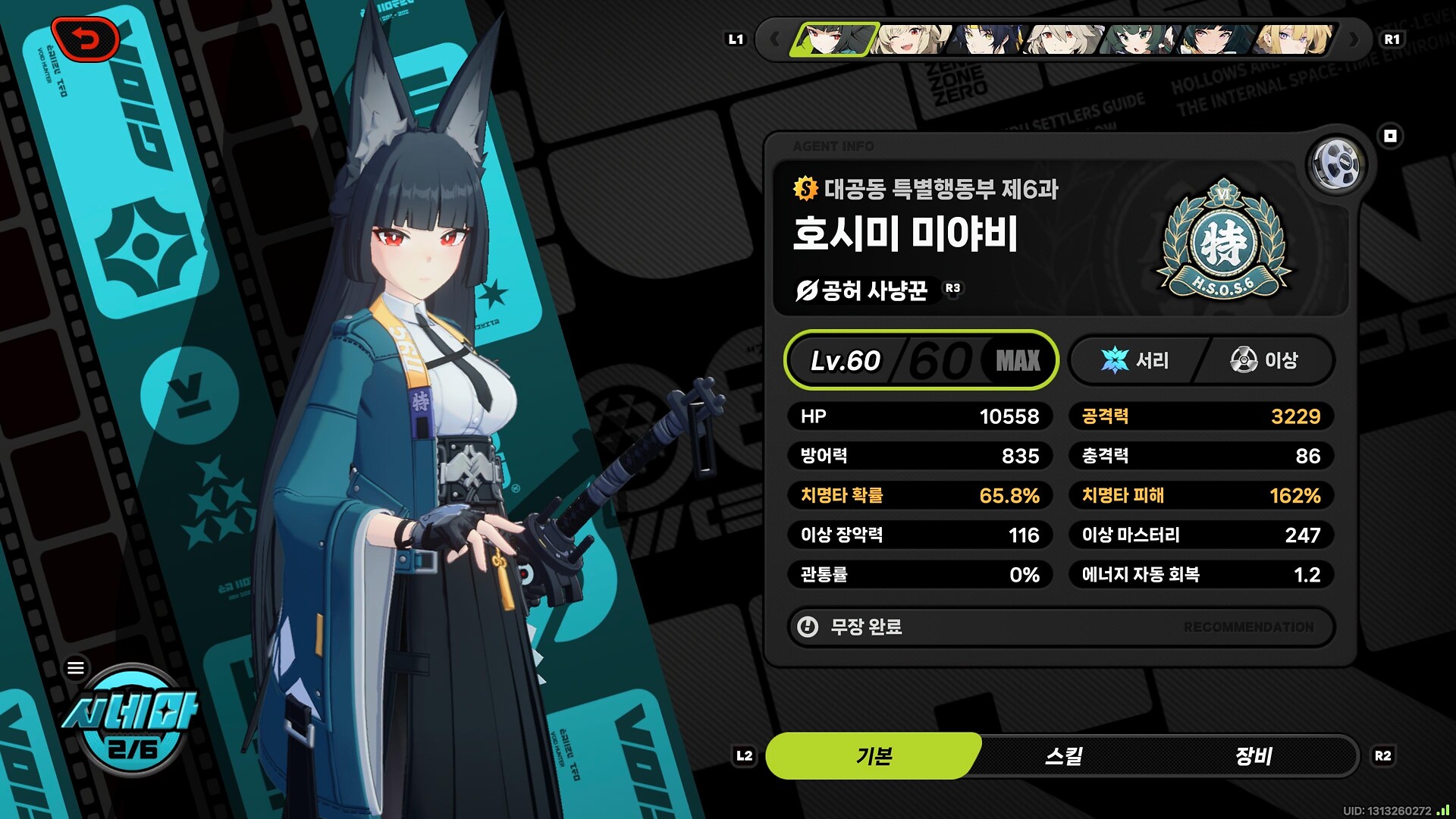Show previous agents with left arrow
The width and height of the screenshot is (1456, 819).
coord(773,39)
